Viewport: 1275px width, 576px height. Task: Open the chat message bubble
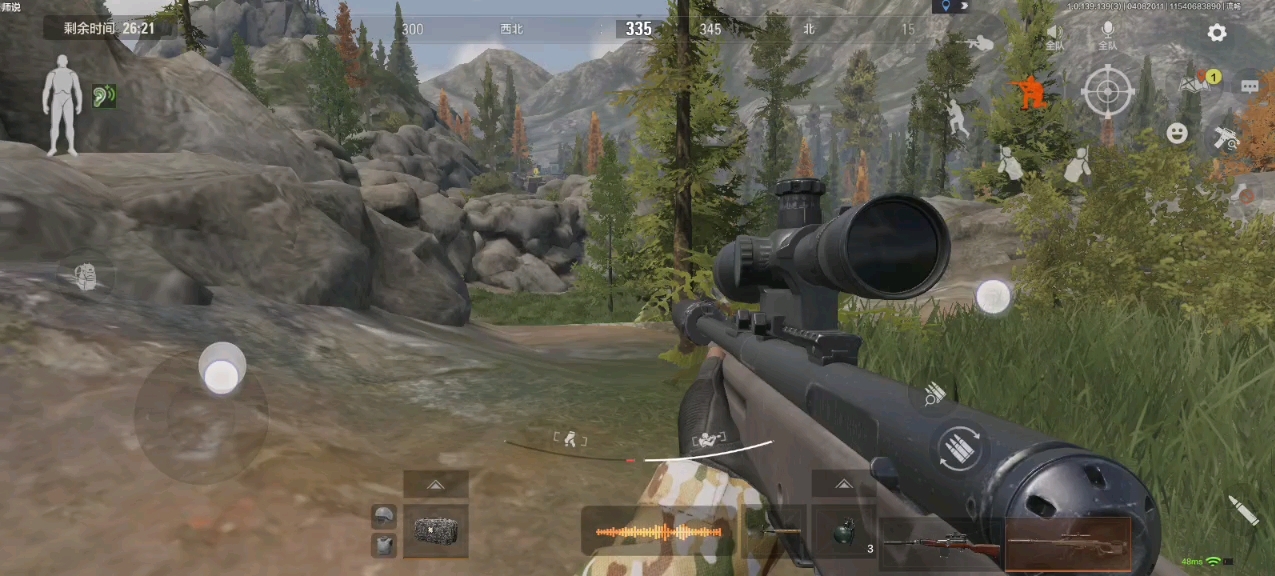point(1249,87)
